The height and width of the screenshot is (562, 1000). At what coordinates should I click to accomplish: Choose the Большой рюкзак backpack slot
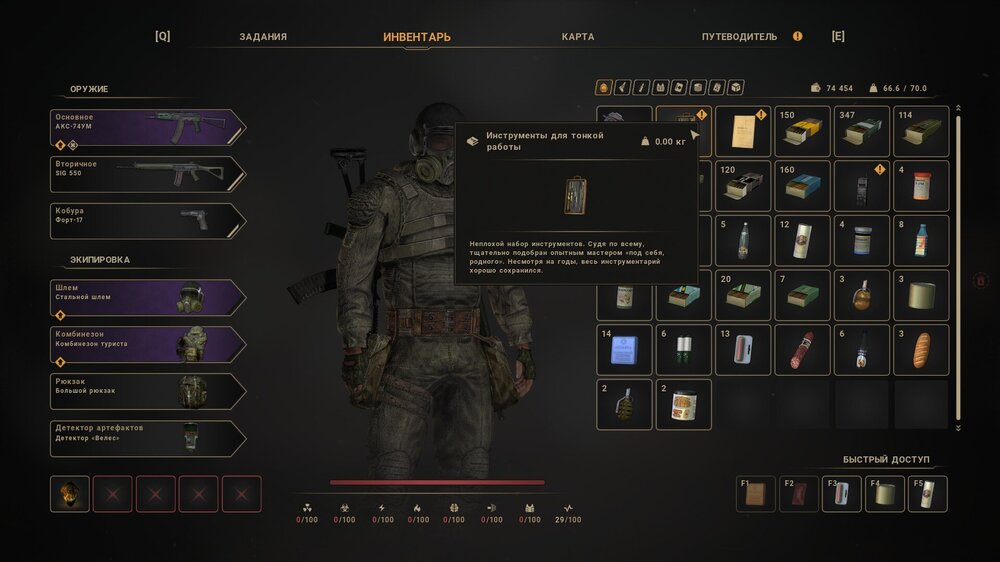[148, 391]
